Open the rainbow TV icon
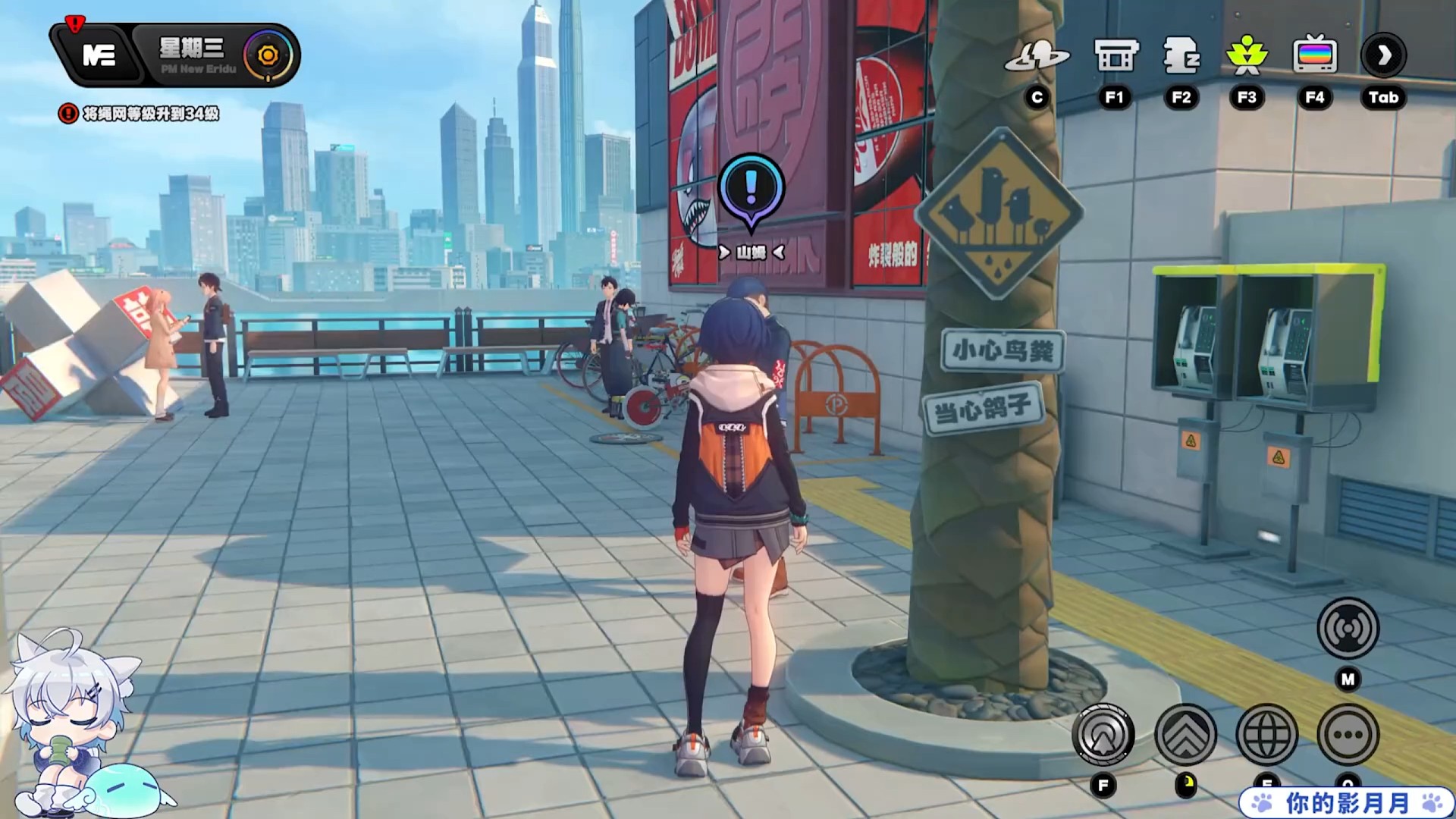Screen dimensions: 1456x819 click(x=1314, y=56)
